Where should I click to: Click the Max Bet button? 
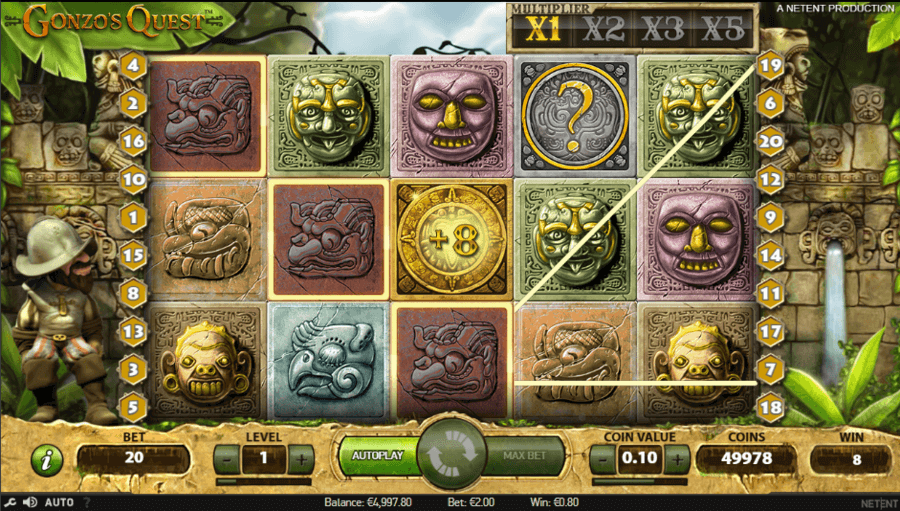point(523,456)
